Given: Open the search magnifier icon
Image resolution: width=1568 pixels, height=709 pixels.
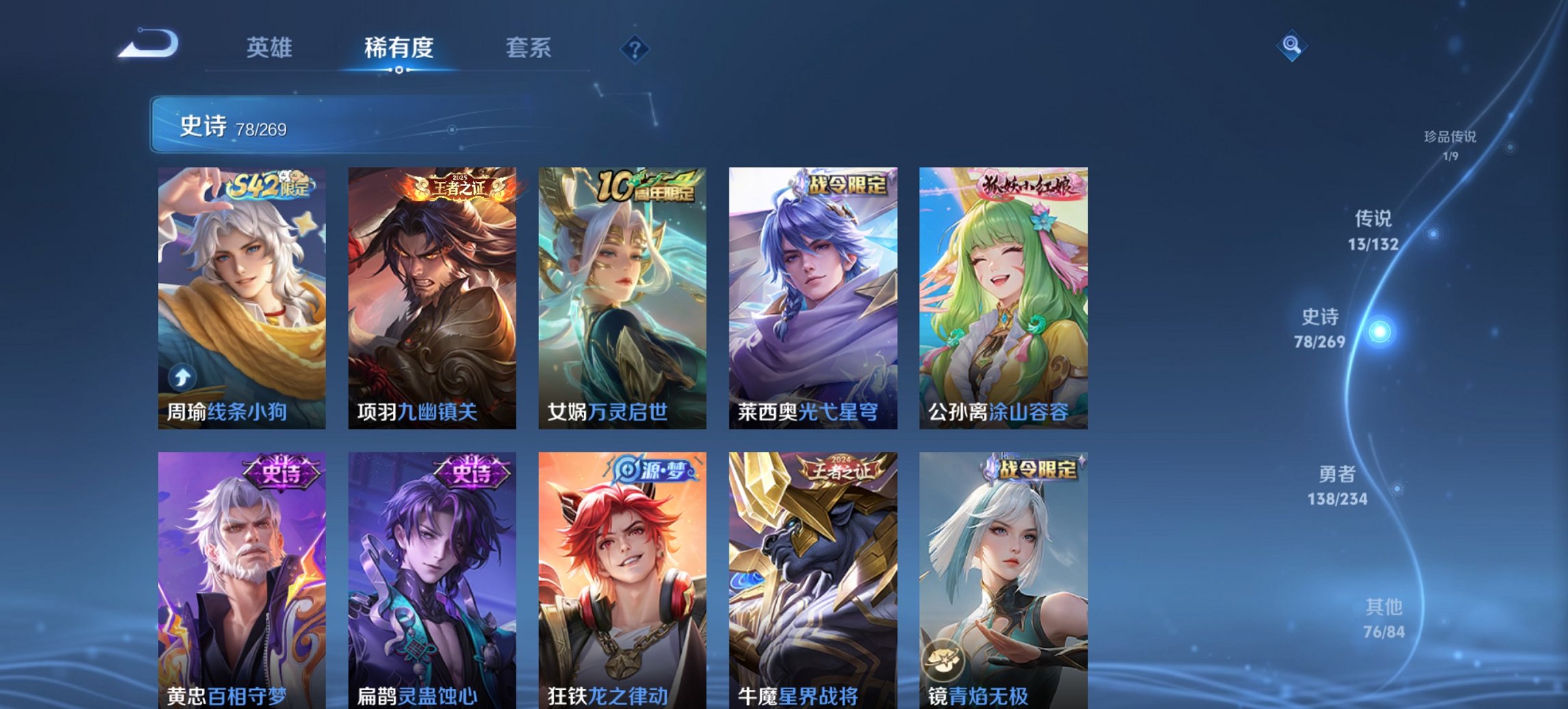Looking at the screenshot, I should coord(1290,46).
